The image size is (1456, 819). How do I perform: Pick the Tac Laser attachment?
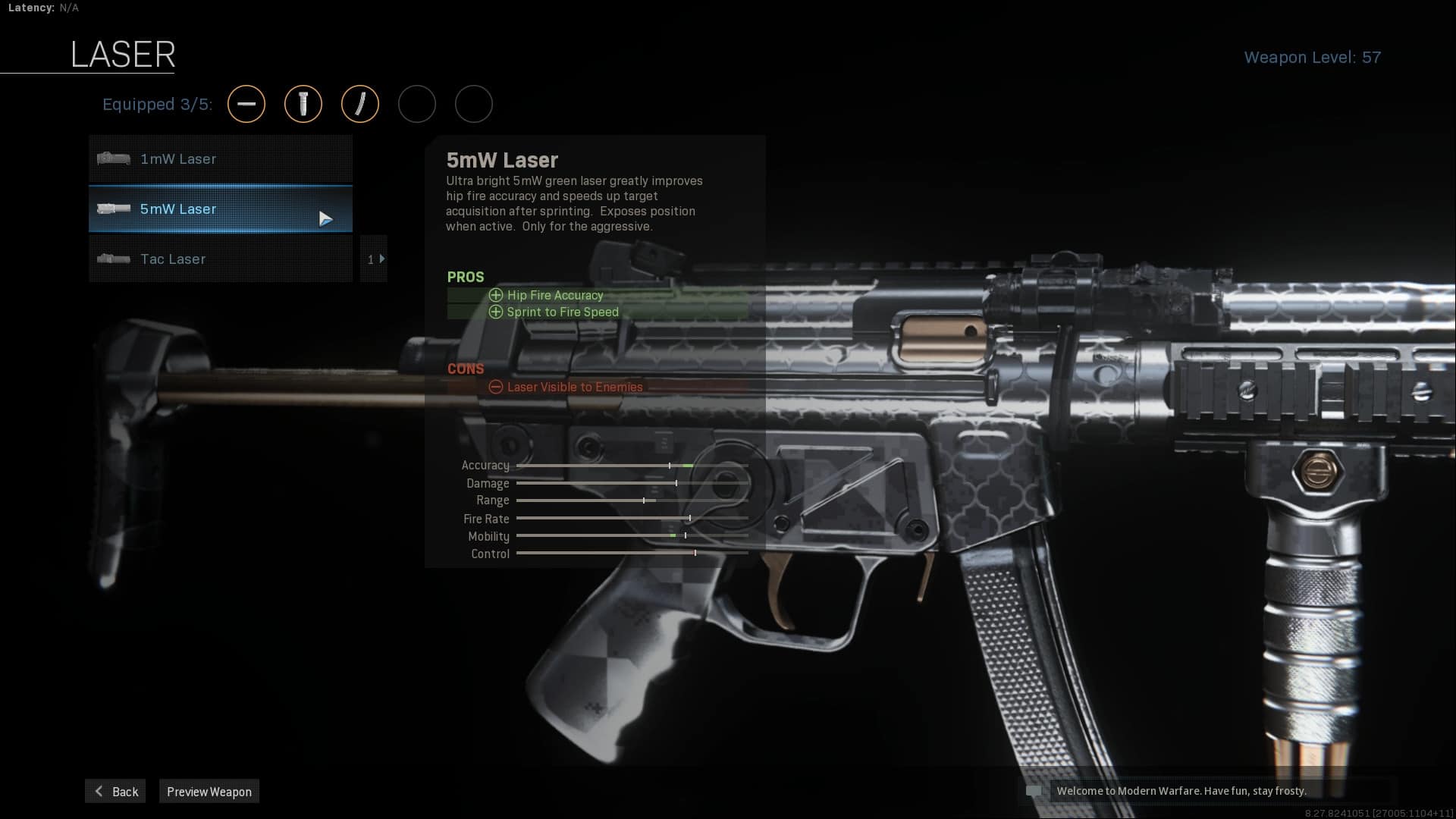[x=220, y=259]
